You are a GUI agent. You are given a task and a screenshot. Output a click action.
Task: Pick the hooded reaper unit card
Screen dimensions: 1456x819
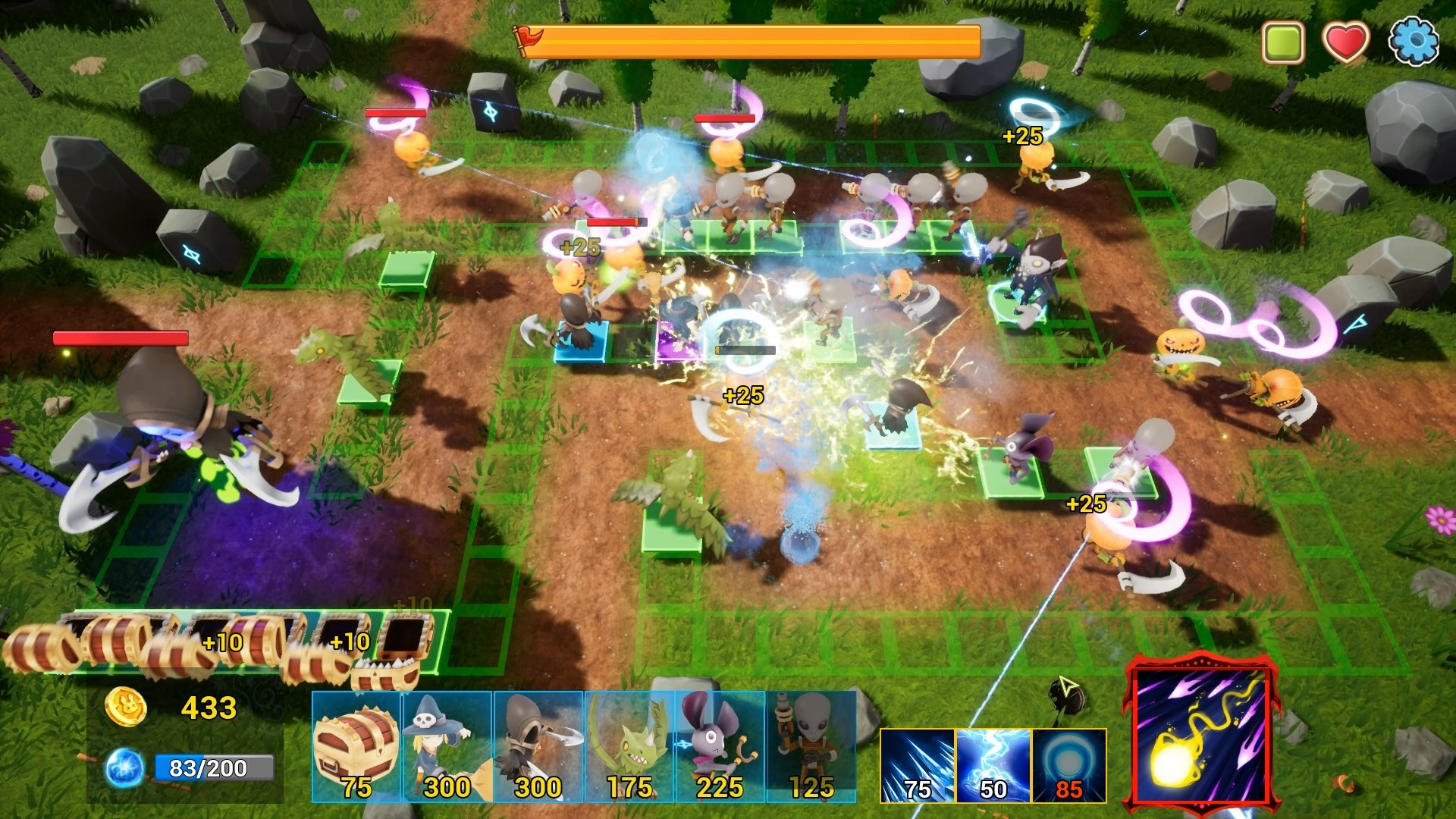point(538,746)
